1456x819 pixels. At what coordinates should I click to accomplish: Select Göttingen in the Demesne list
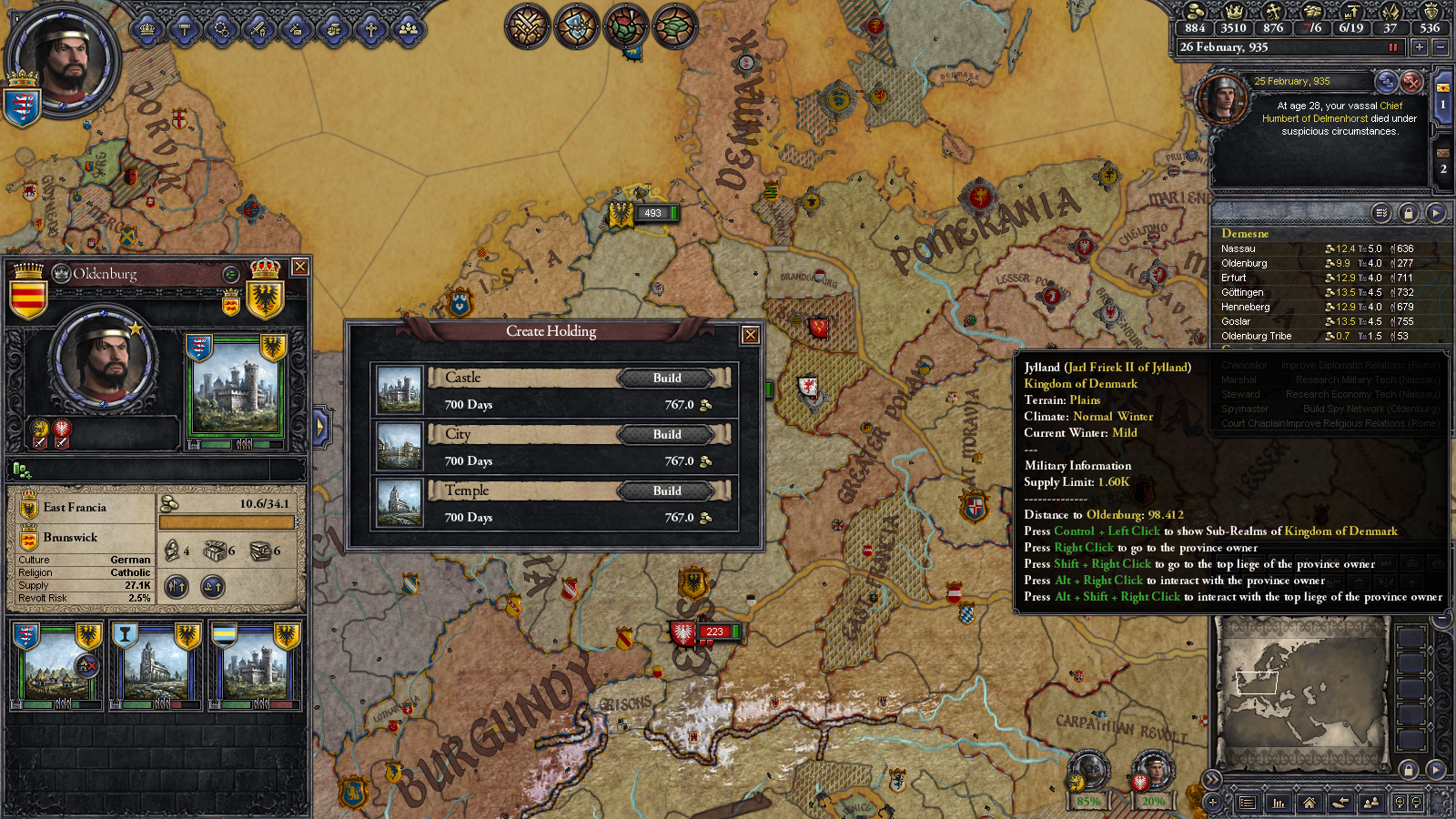pyautogui.click(x=1242, y=292)
